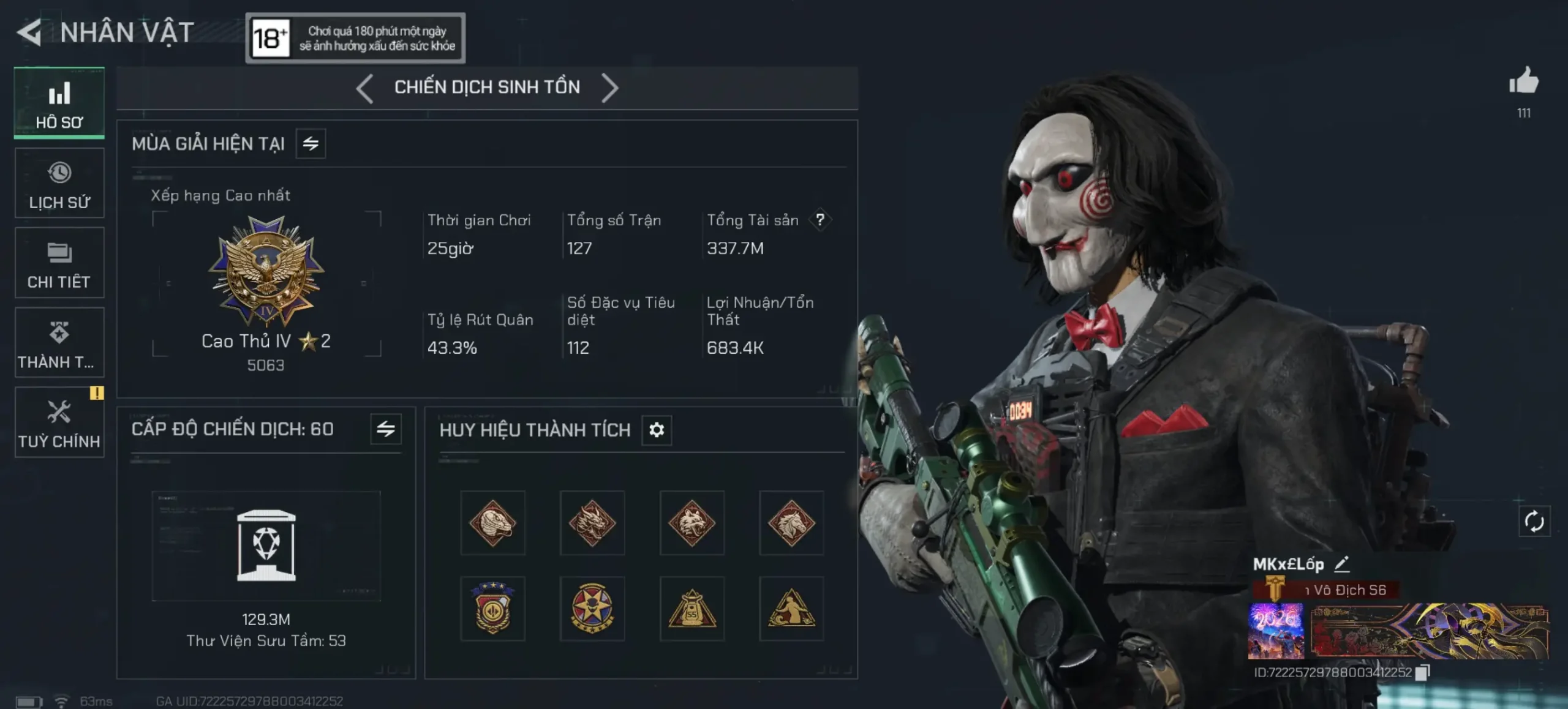This screenshot has width=1568, height=709.
Task: Rotate the character with the refresh icon
Action: coord(1534,522)
